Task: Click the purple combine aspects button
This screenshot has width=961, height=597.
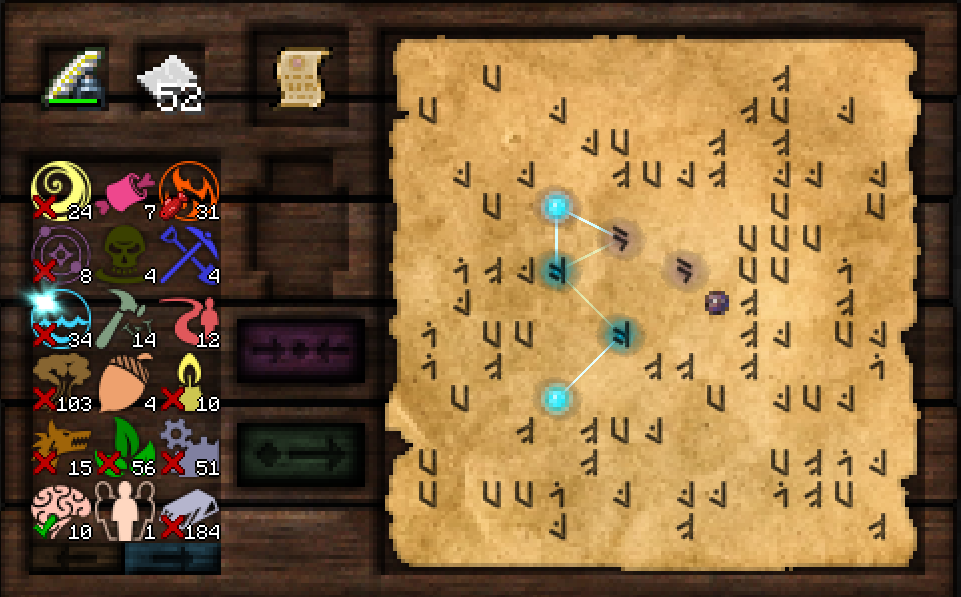Action: [300, 349]
